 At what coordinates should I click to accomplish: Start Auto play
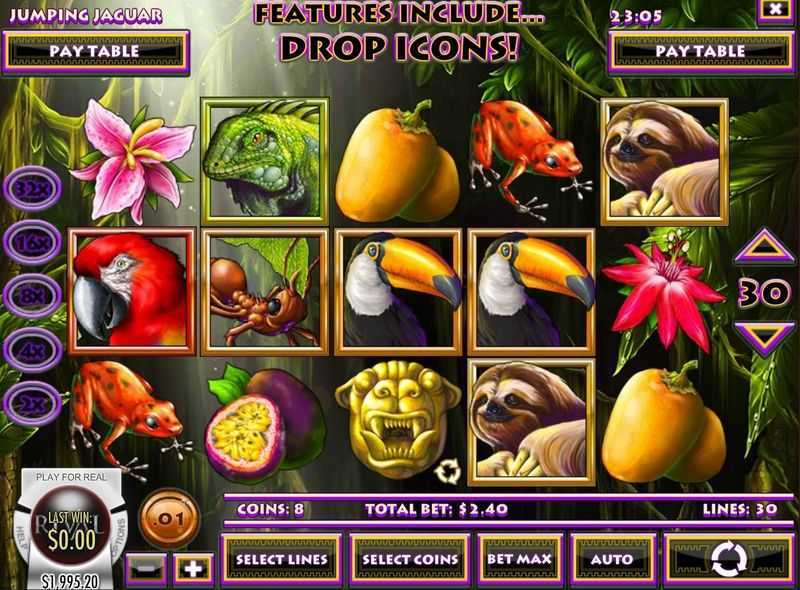611,558
